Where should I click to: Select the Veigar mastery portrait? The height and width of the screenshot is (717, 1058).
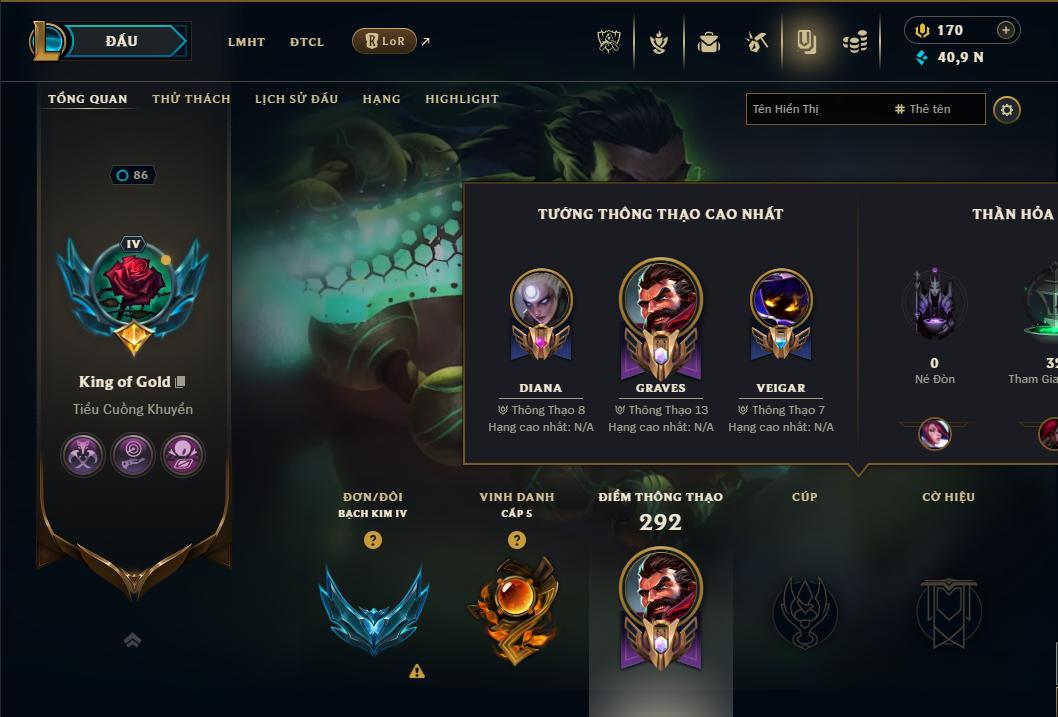click(781, 300)
